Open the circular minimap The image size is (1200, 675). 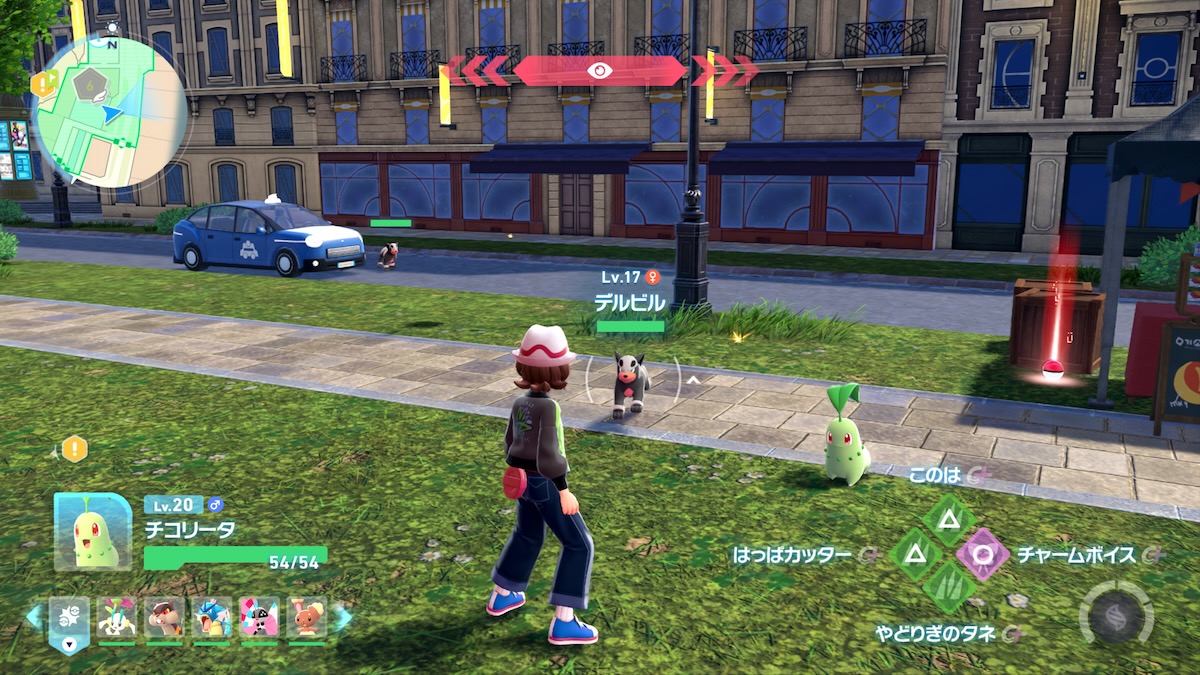click(x=110, y=110)
